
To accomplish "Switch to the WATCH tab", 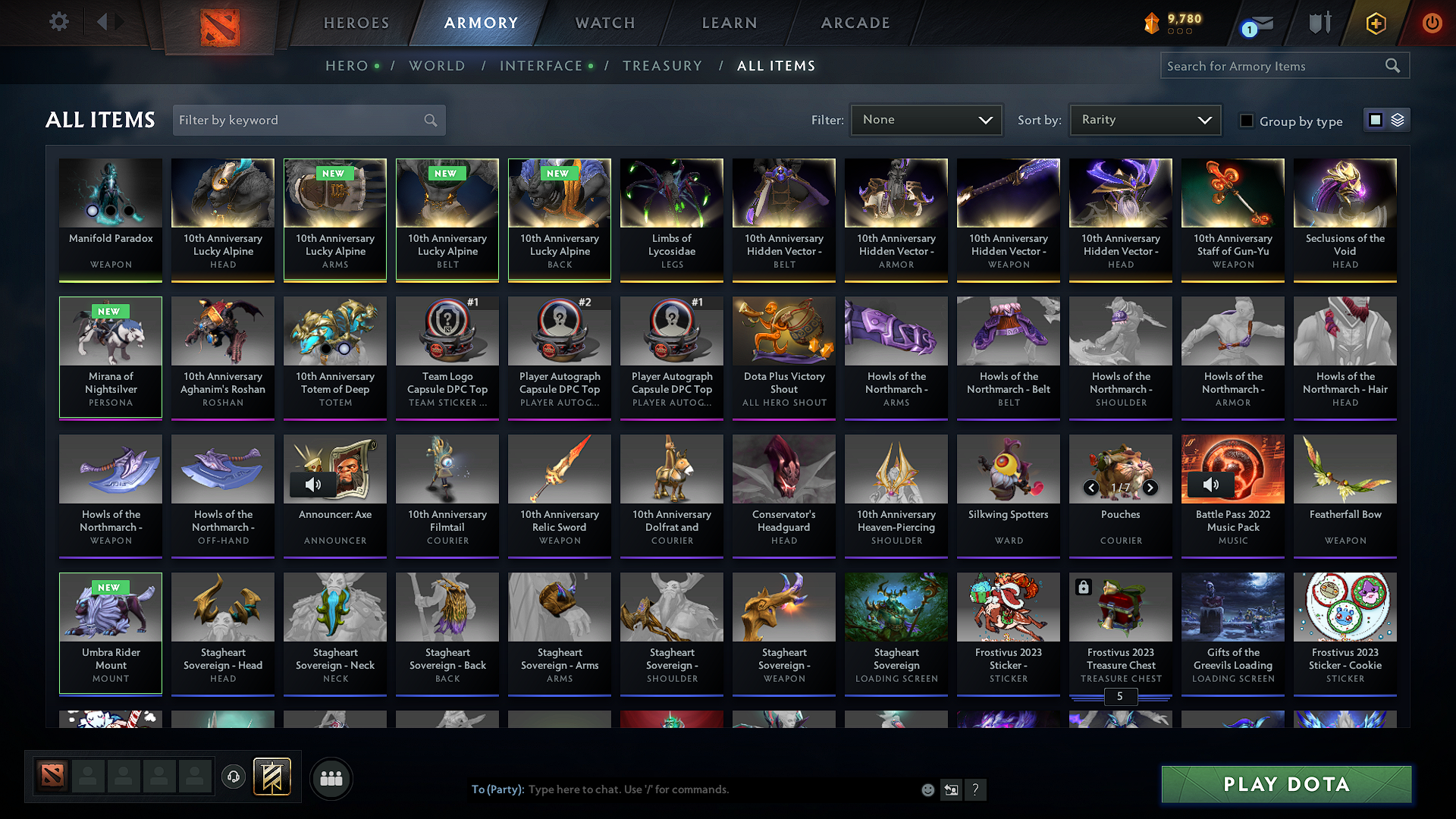I will [x=604, y=23].
